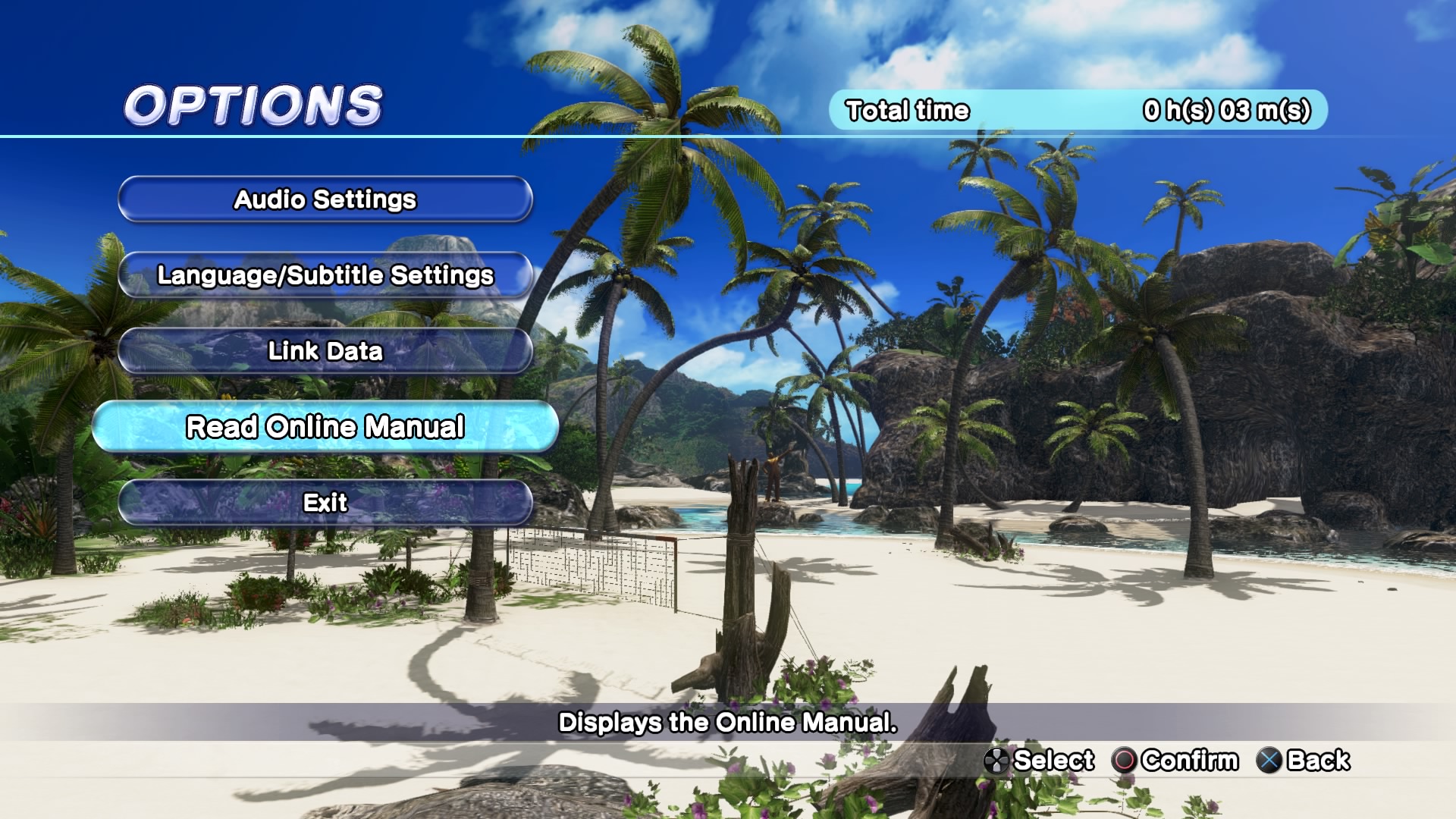Select Language/Subtitle Settings option

[x=325, y=275]
